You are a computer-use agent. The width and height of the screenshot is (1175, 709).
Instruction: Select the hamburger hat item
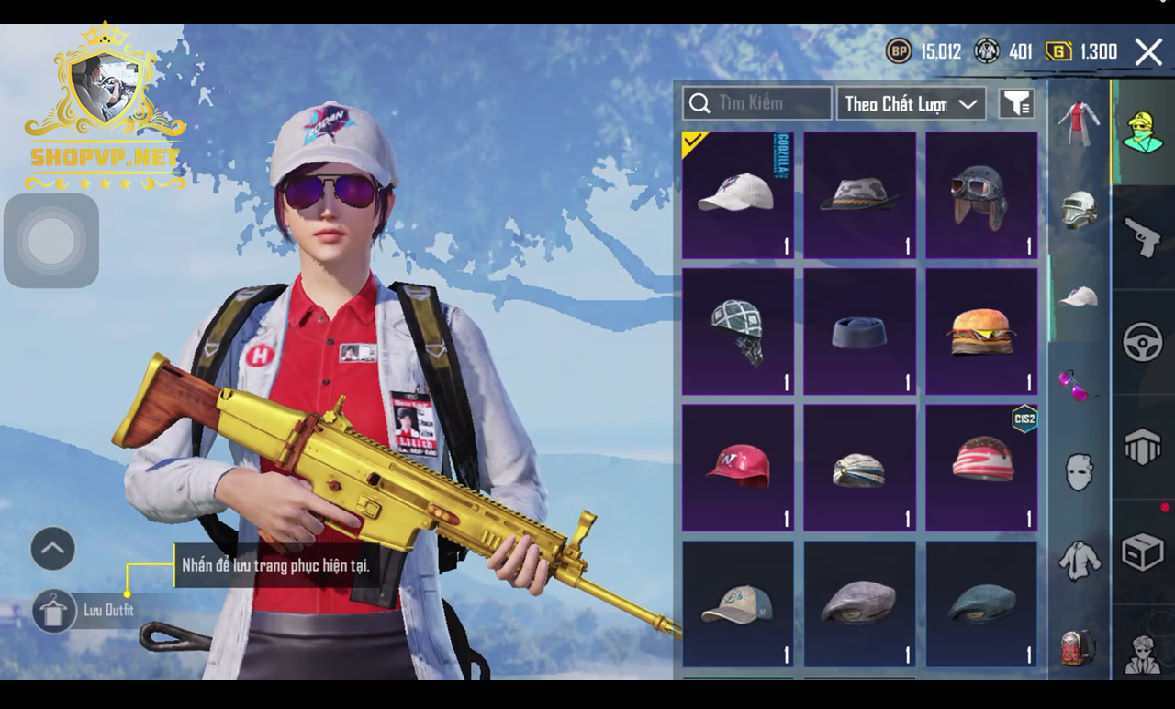click(x=981, y=331)
